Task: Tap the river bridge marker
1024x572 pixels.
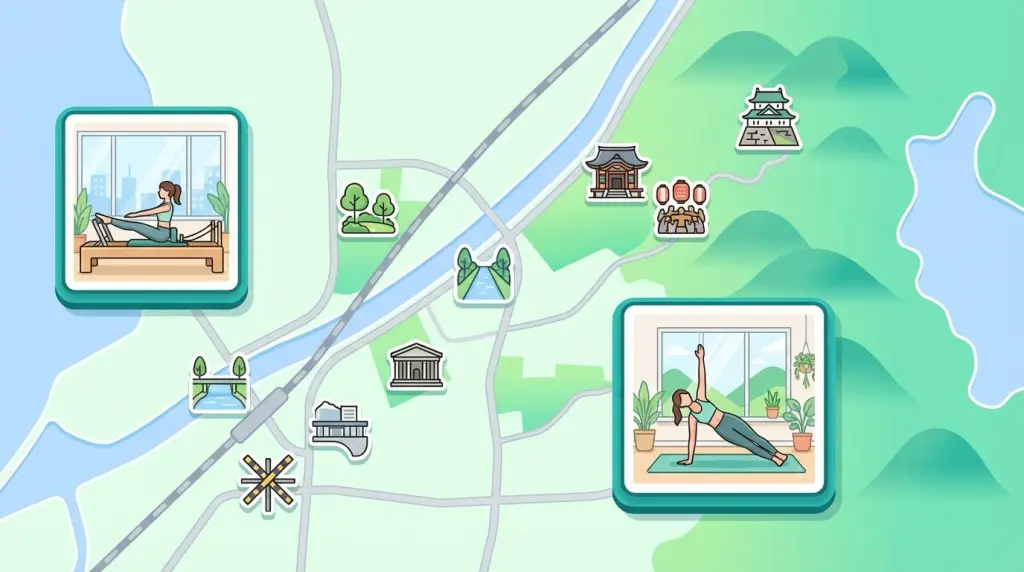Action: (x=218, y=384)
